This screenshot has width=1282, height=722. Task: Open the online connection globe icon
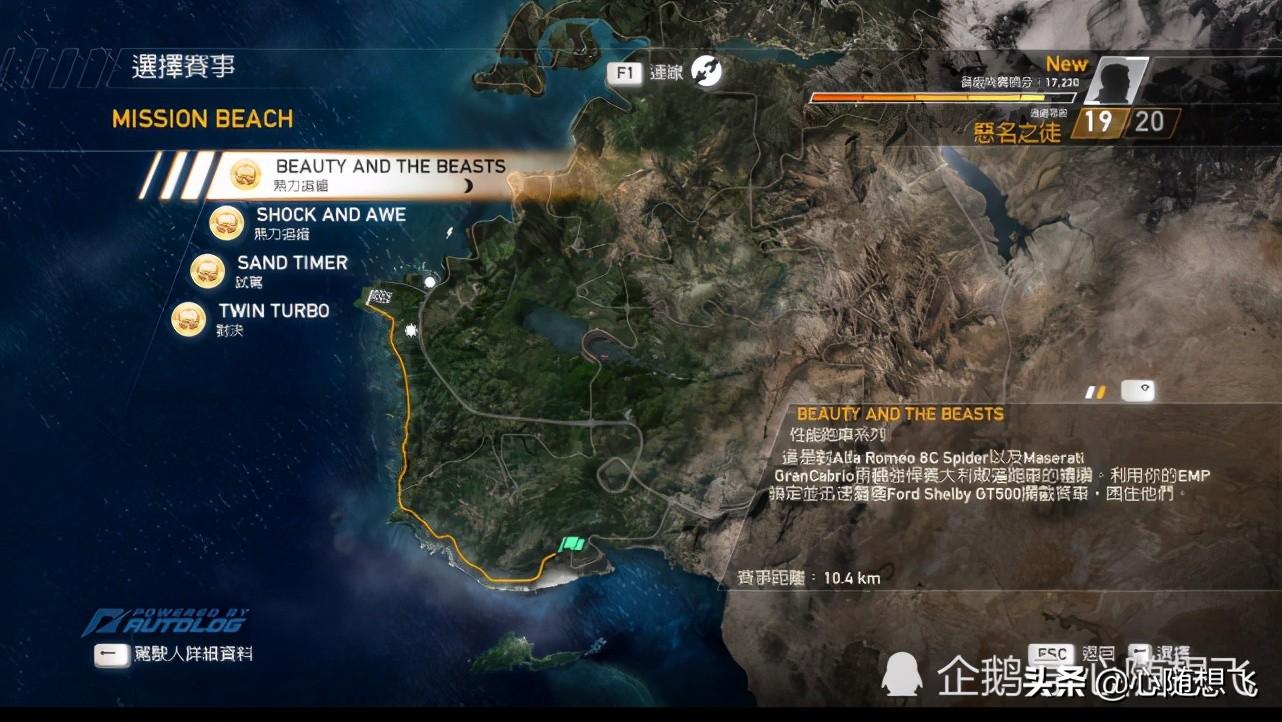(707, 71)
